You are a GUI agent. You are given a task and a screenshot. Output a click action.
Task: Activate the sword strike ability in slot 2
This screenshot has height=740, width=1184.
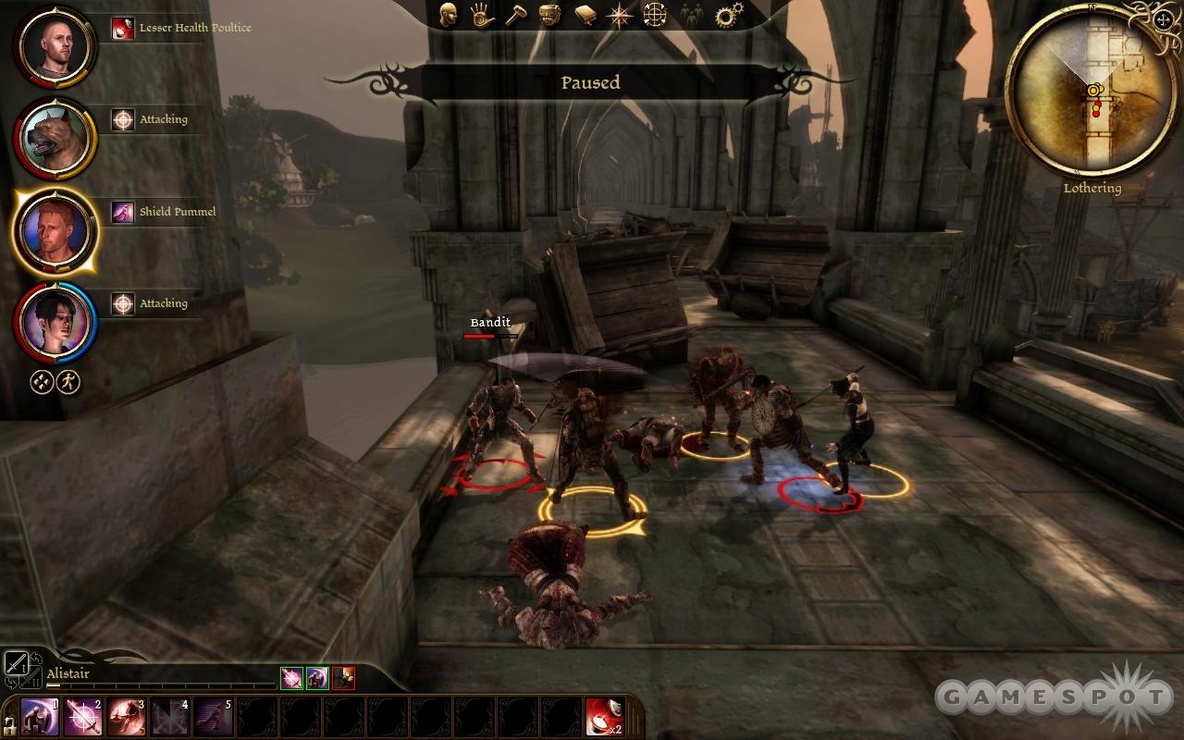click(x=83, y=717)
